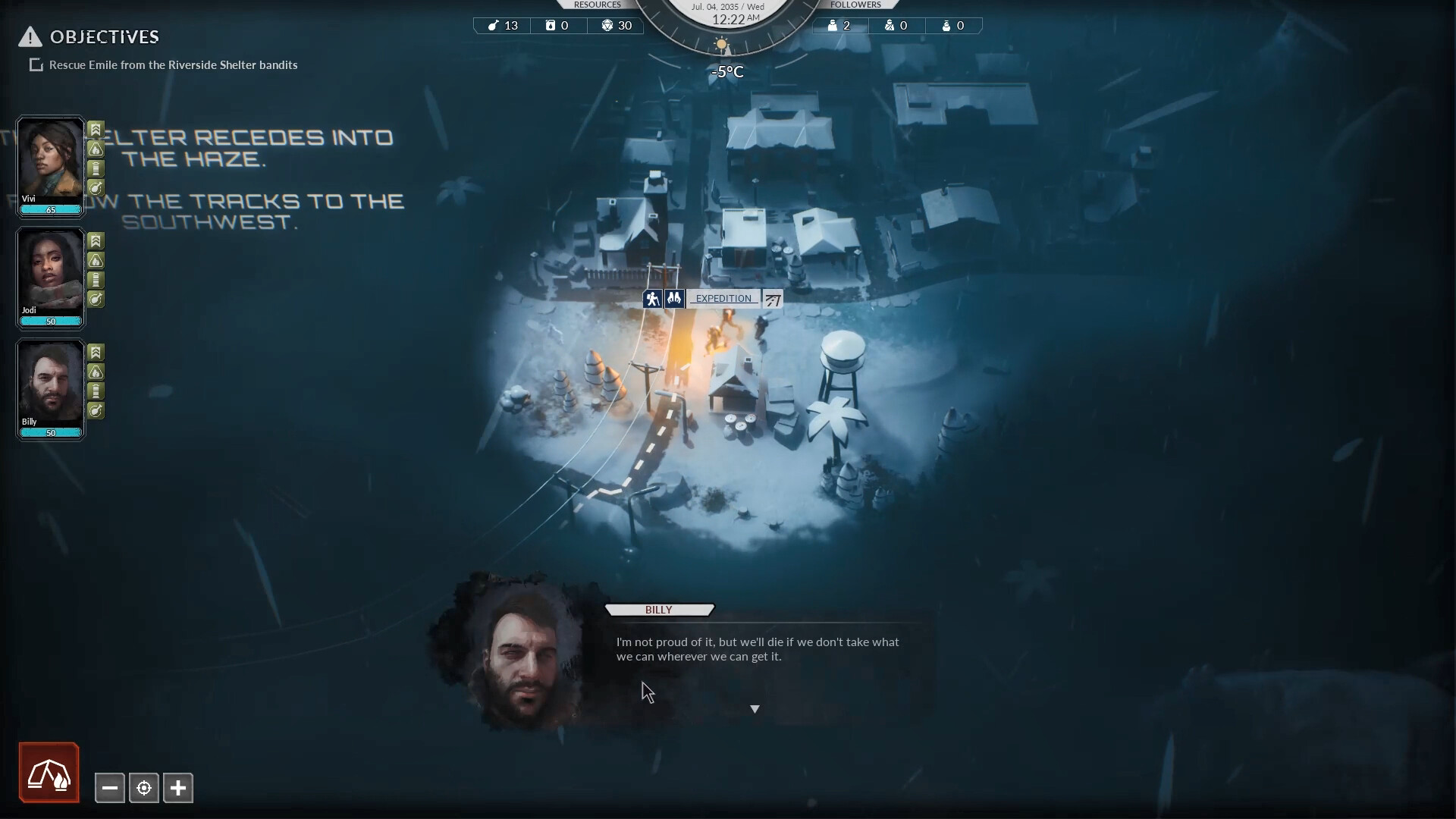Select the rescue Emile objective entry
The width and height of the screenshot is (1456, 819).
(172, 64)
